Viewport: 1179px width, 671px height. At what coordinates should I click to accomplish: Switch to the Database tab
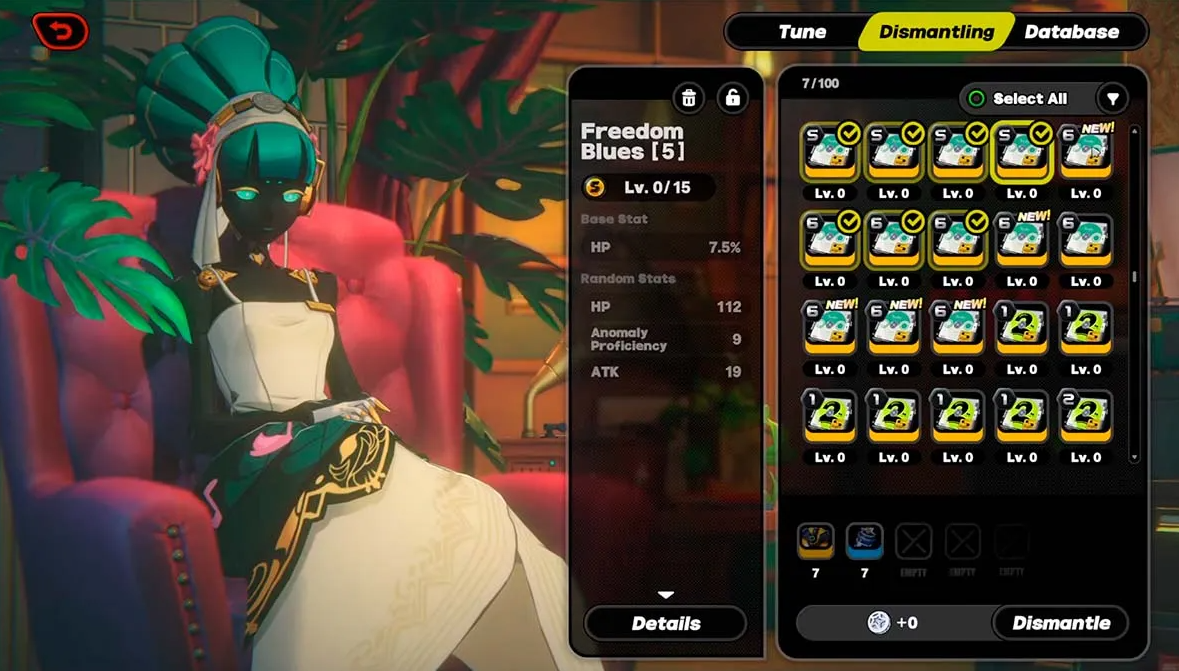pos(1071,32)
